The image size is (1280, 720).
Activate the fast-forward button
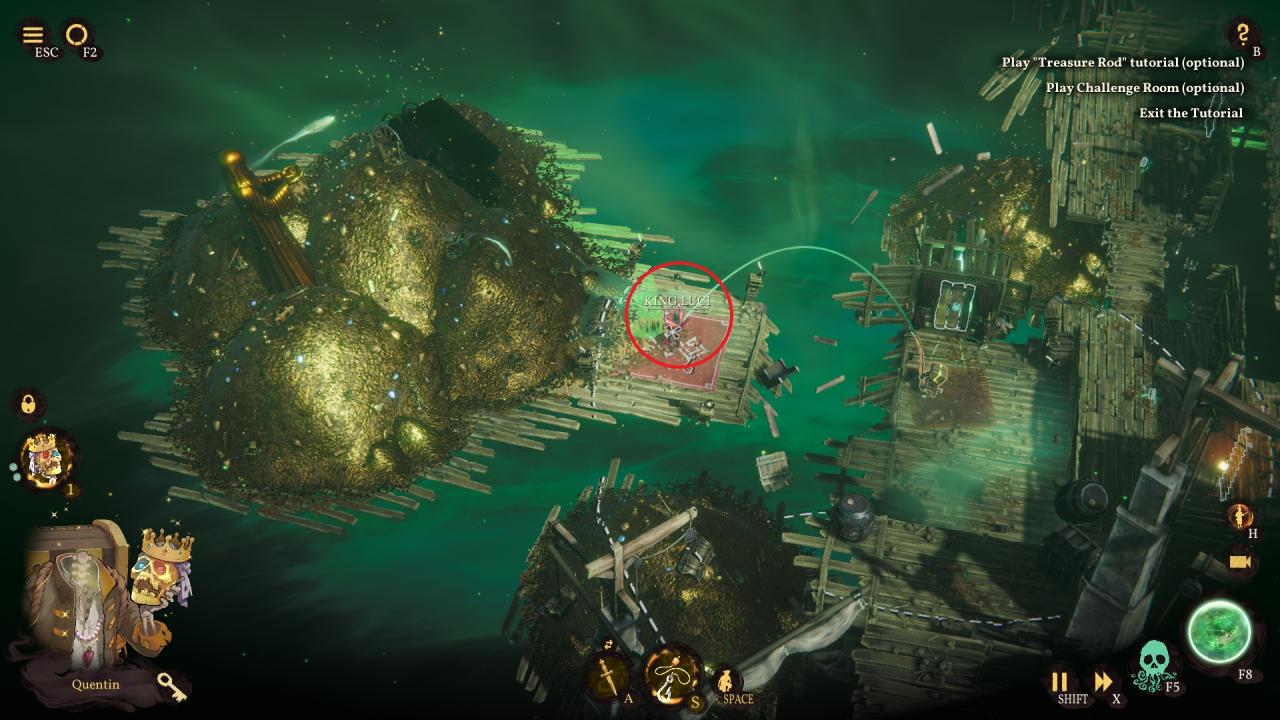(x=1103, y=682)
